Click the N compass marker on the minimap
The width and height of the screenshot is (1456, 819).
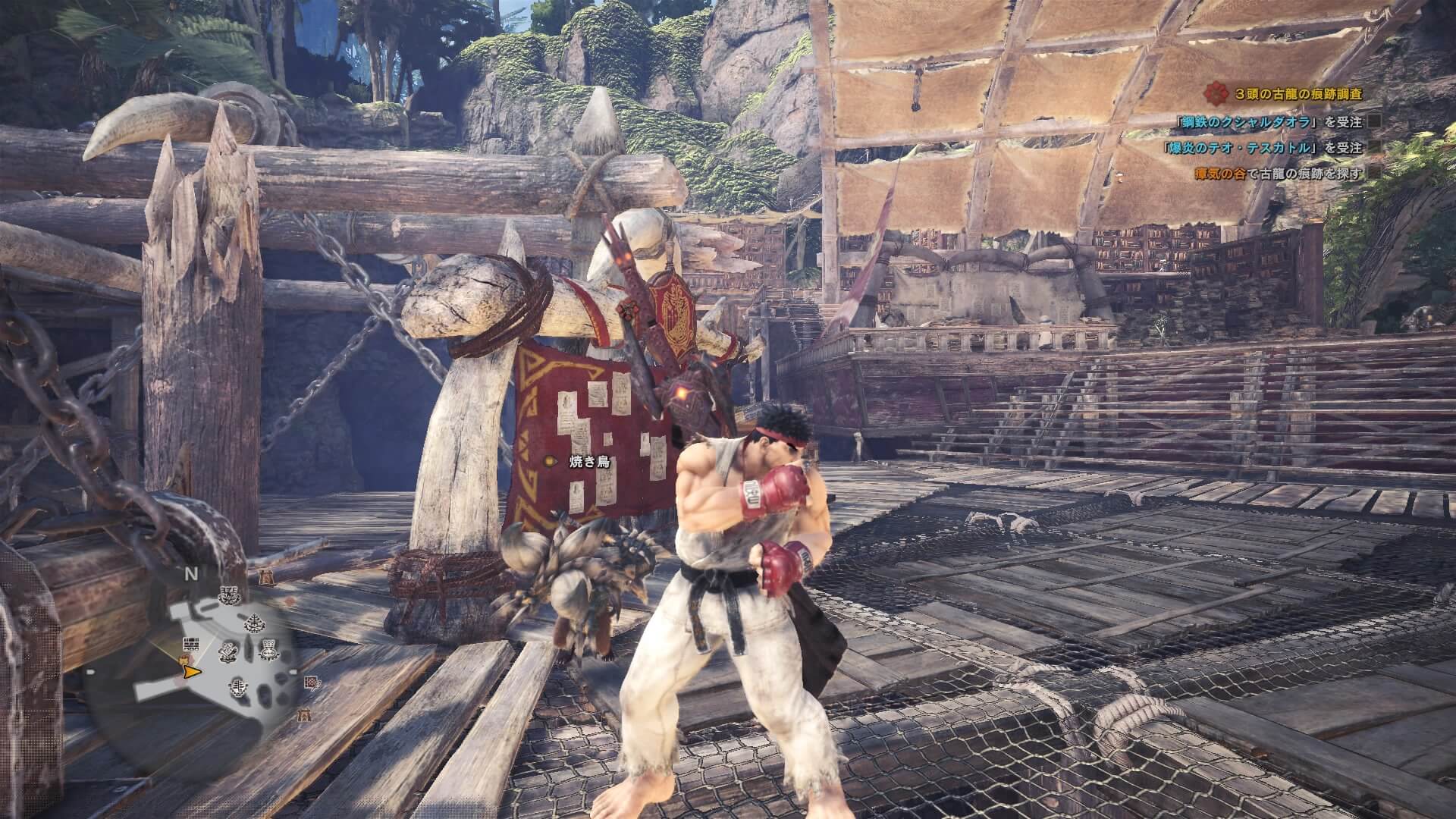coord(191,574)
